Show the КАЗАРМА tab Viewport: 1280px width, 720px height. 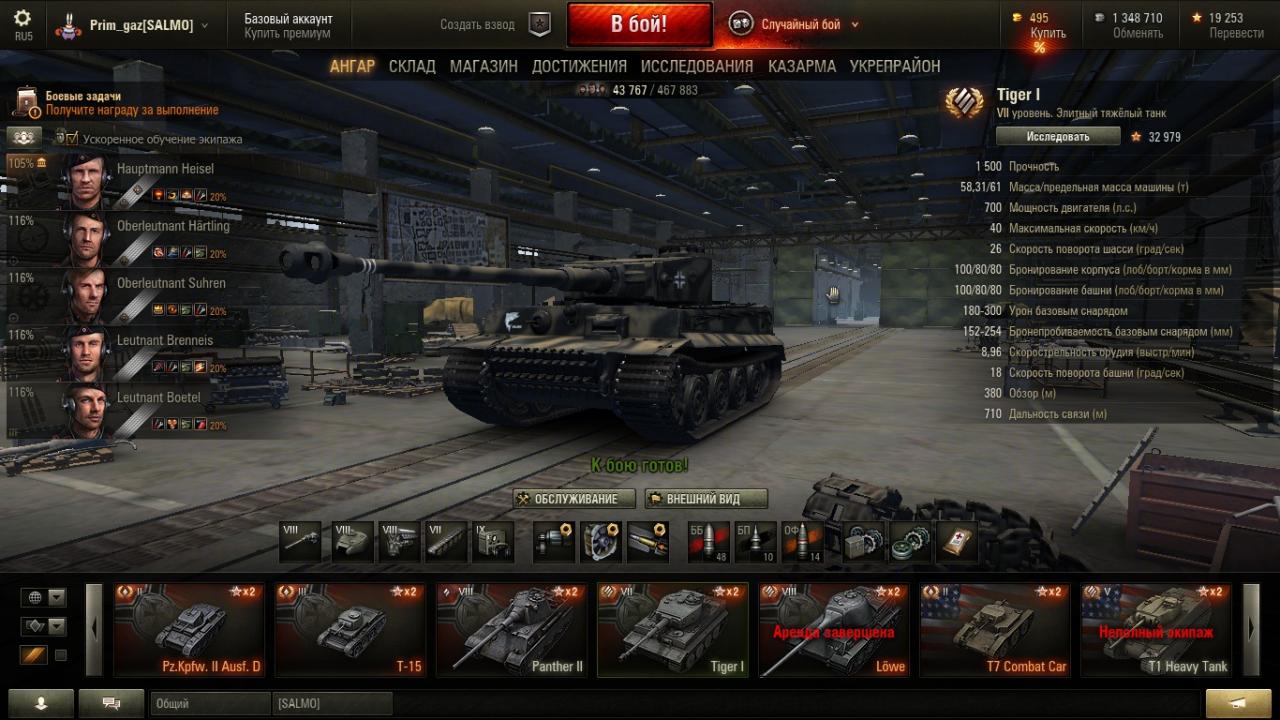click(x=801, y=66)
